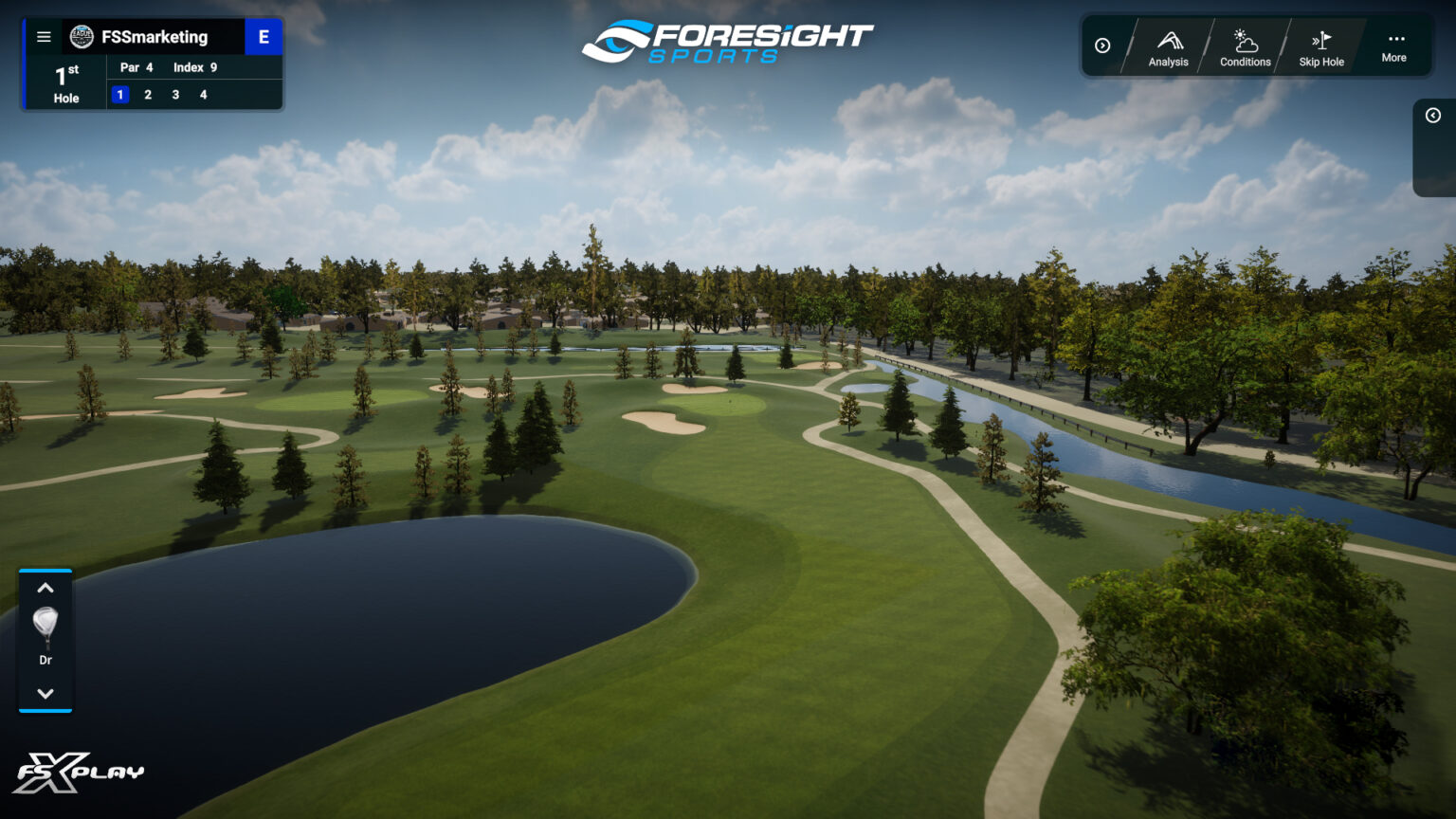Open the hamburger menu icon
The width and height of the screenshot is (1456, 819).
44,37
